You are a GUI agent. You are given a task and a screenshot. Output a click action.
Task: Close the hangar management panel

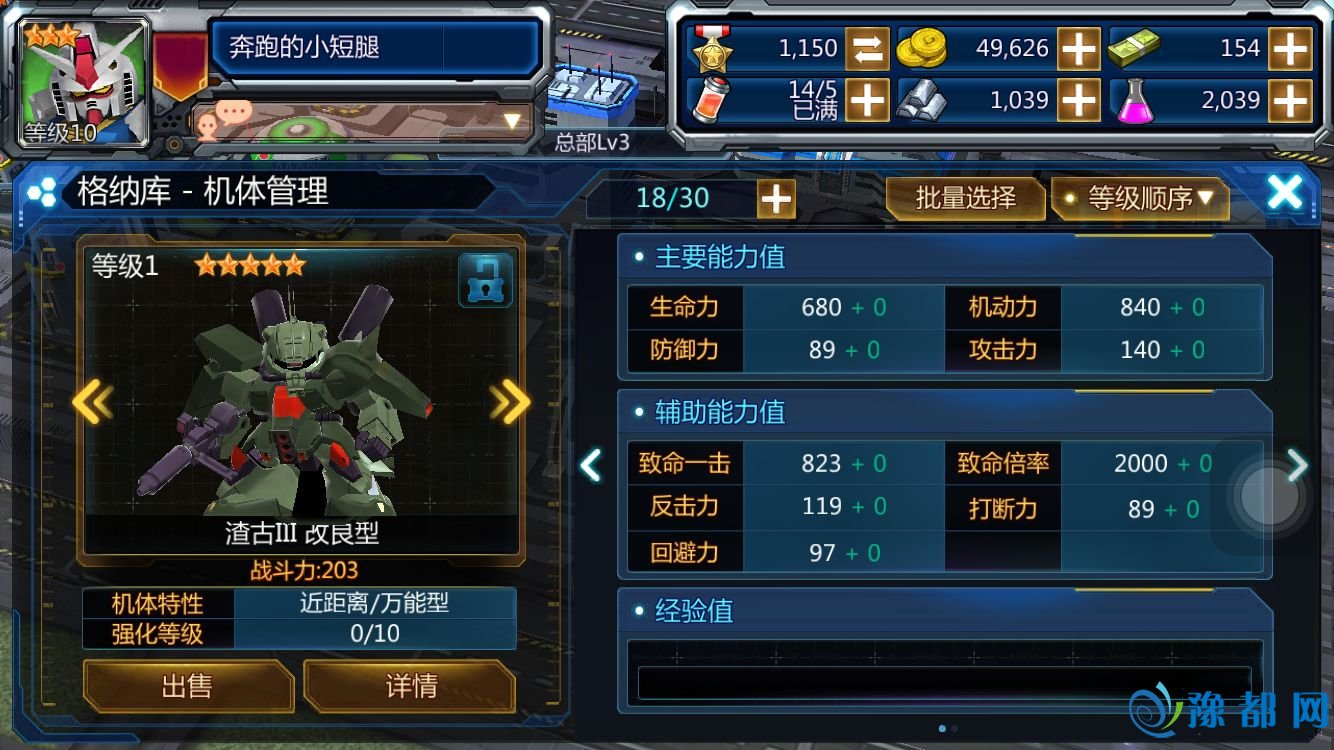(1284, 193)
